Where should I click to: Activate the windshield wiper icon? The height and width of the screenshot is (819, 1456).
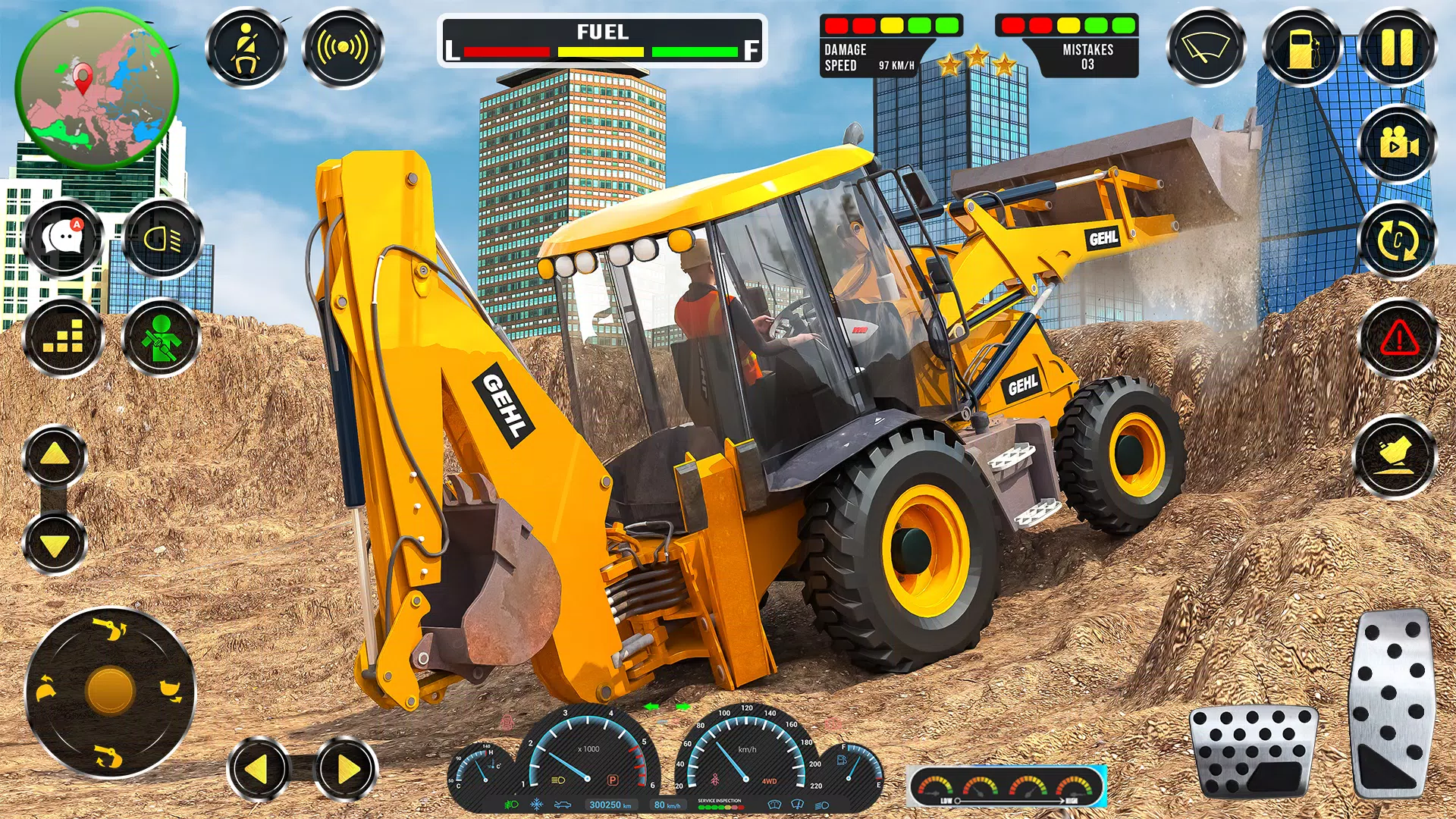click(x=1207, y=45)
